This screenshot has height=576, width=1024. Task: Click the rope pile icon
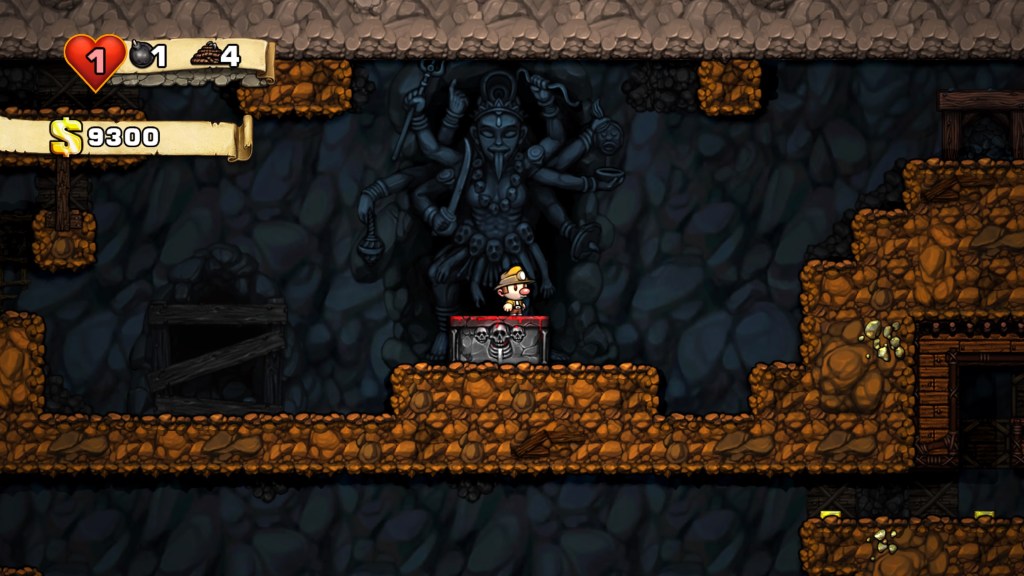[x=205, y=54]
